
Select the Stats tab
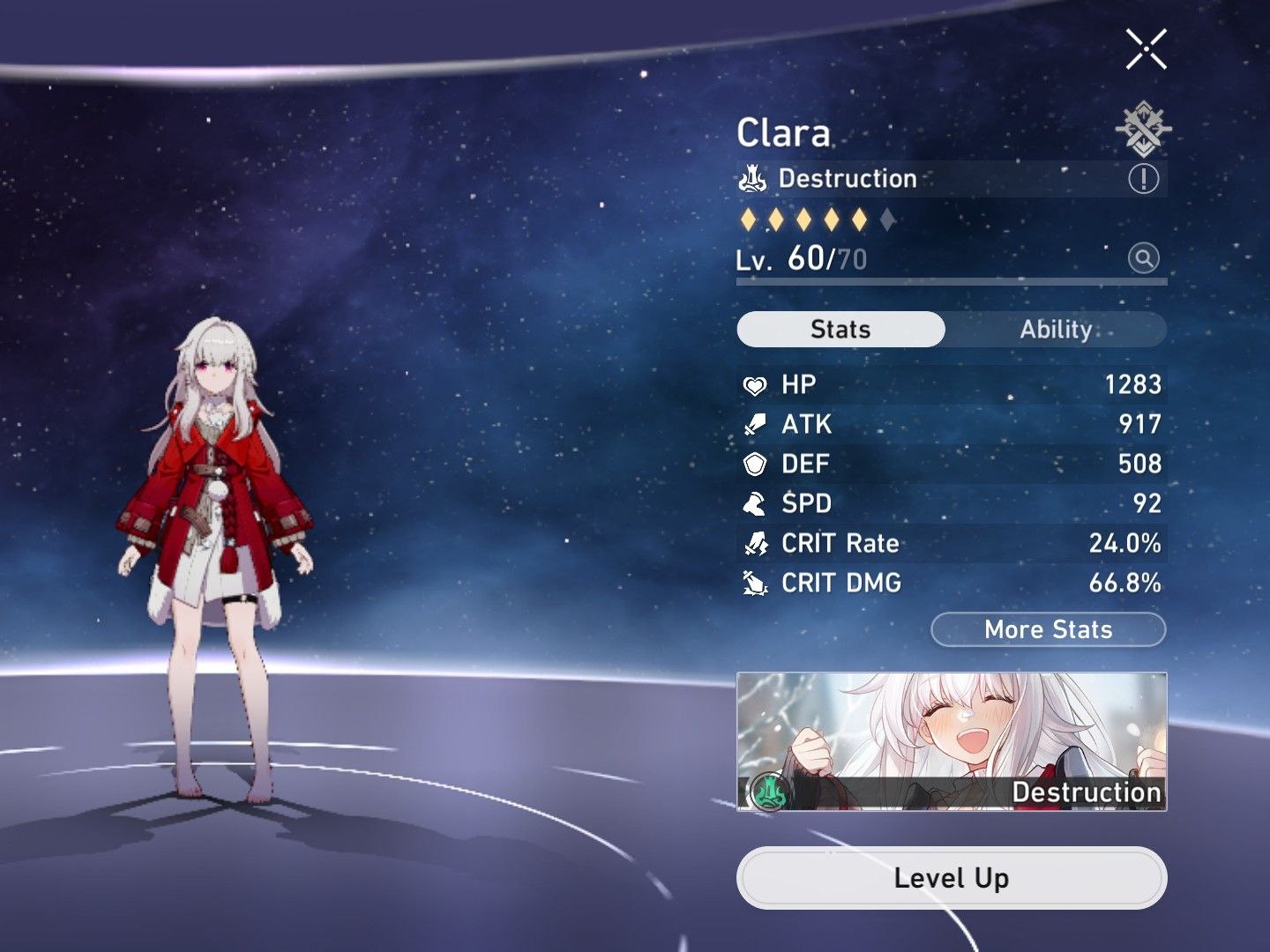pyautogui.click(x=840, y=329)
